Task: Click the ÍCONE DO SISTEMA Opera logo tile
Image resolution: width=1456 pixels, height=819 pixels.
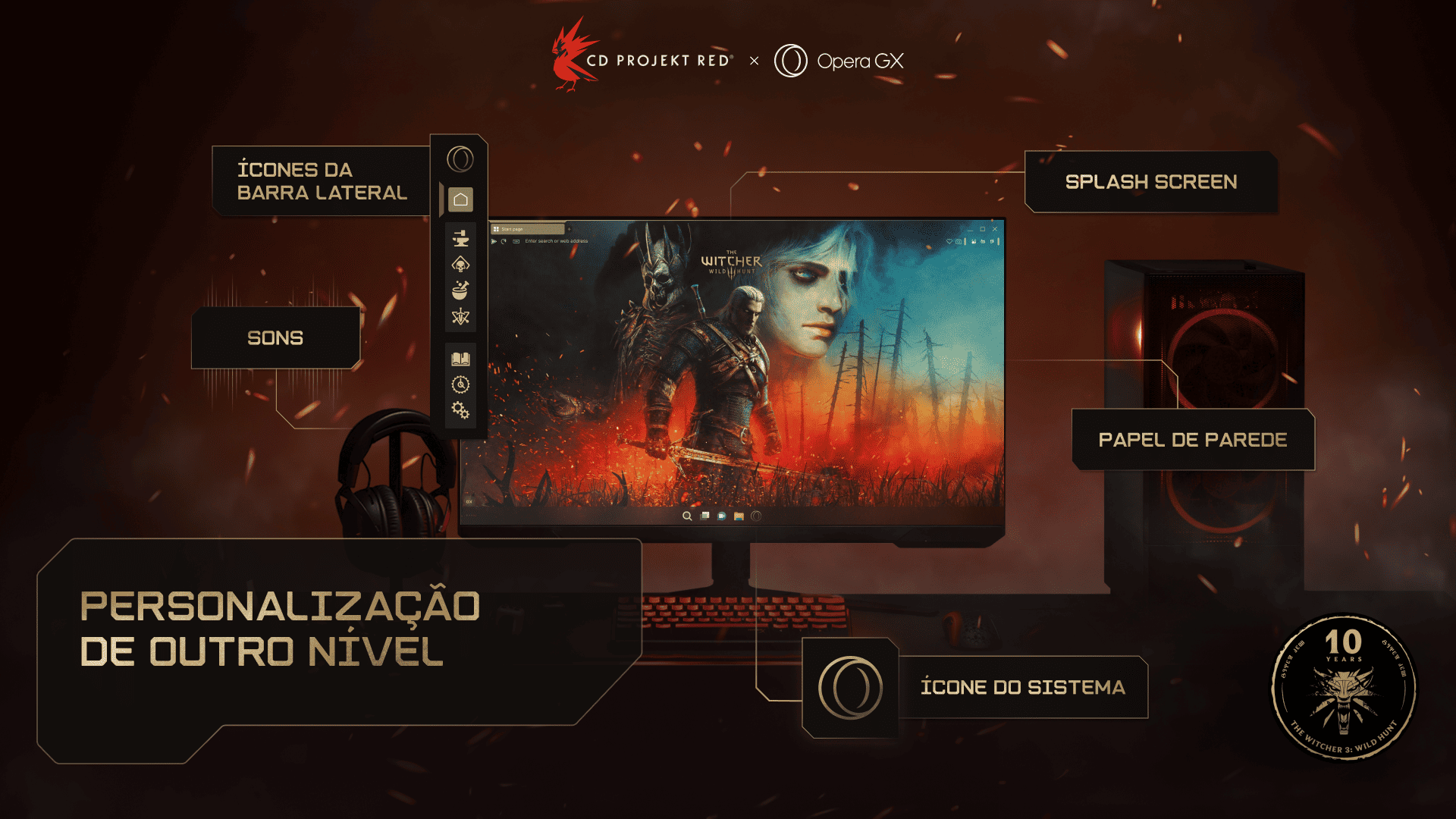Action: click(x=852, y=687)
